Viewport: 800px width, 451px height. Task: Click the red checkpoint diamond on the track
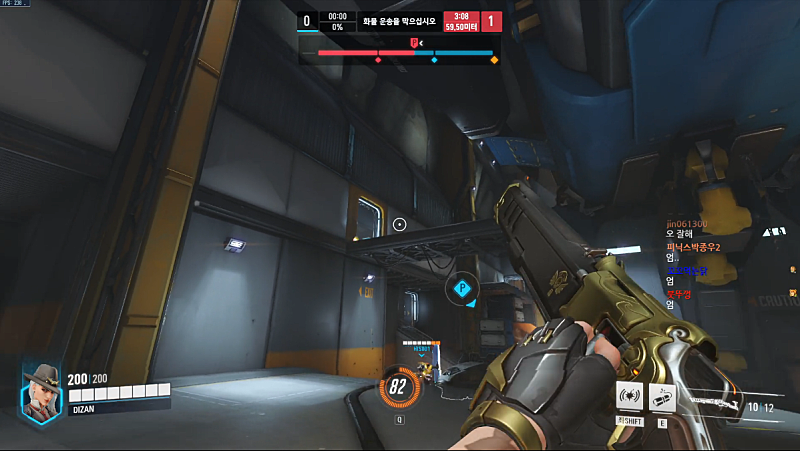[x=378, y=61]
